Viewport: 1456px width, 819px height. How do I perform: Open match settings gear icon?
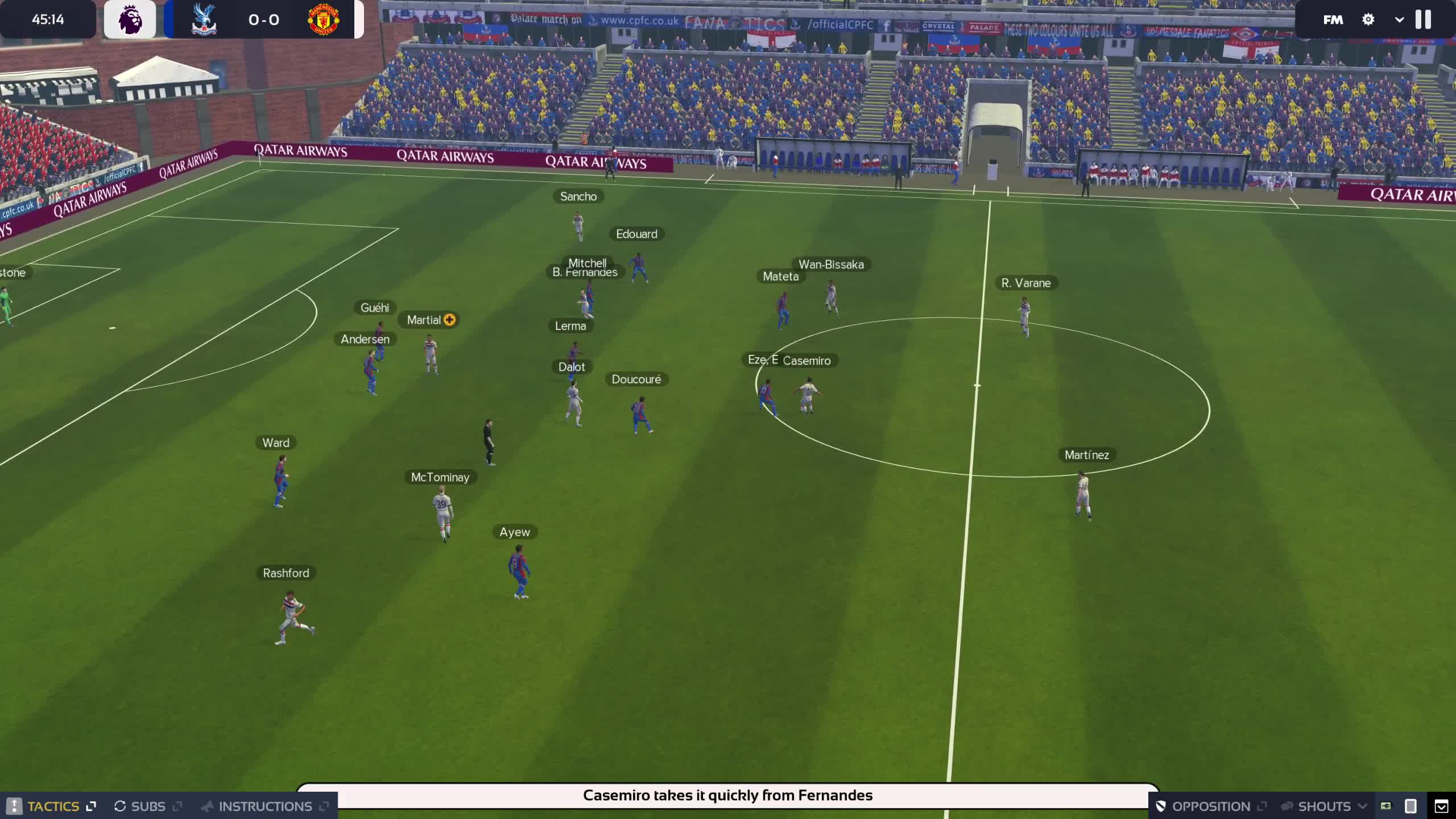[1368, 20]
